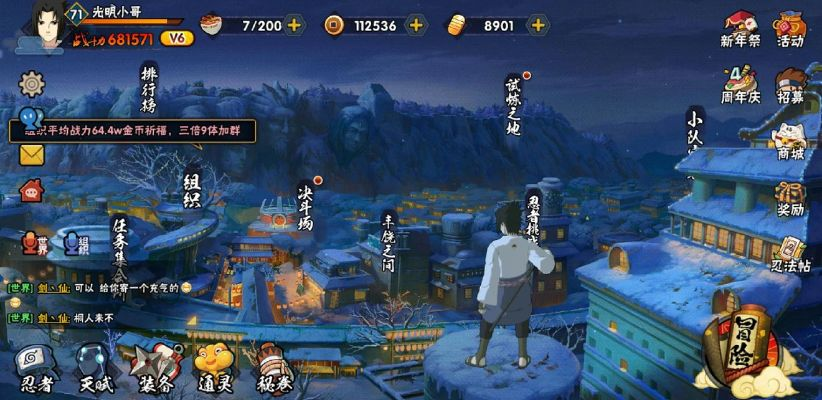Activate the 组织 voice microphone
The height and width of the screenshot is (400, 822).
click(x=76, y=243)
